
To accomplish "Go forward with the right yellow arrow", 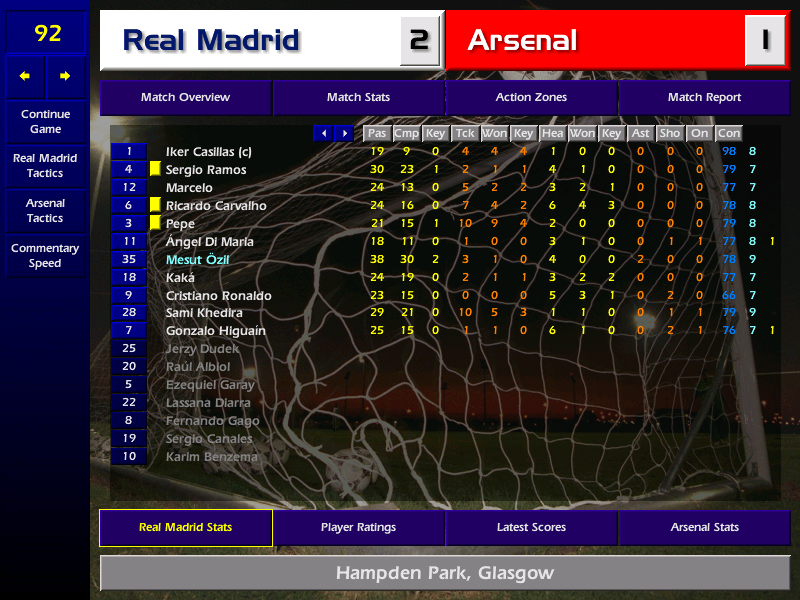I will 66,76.
